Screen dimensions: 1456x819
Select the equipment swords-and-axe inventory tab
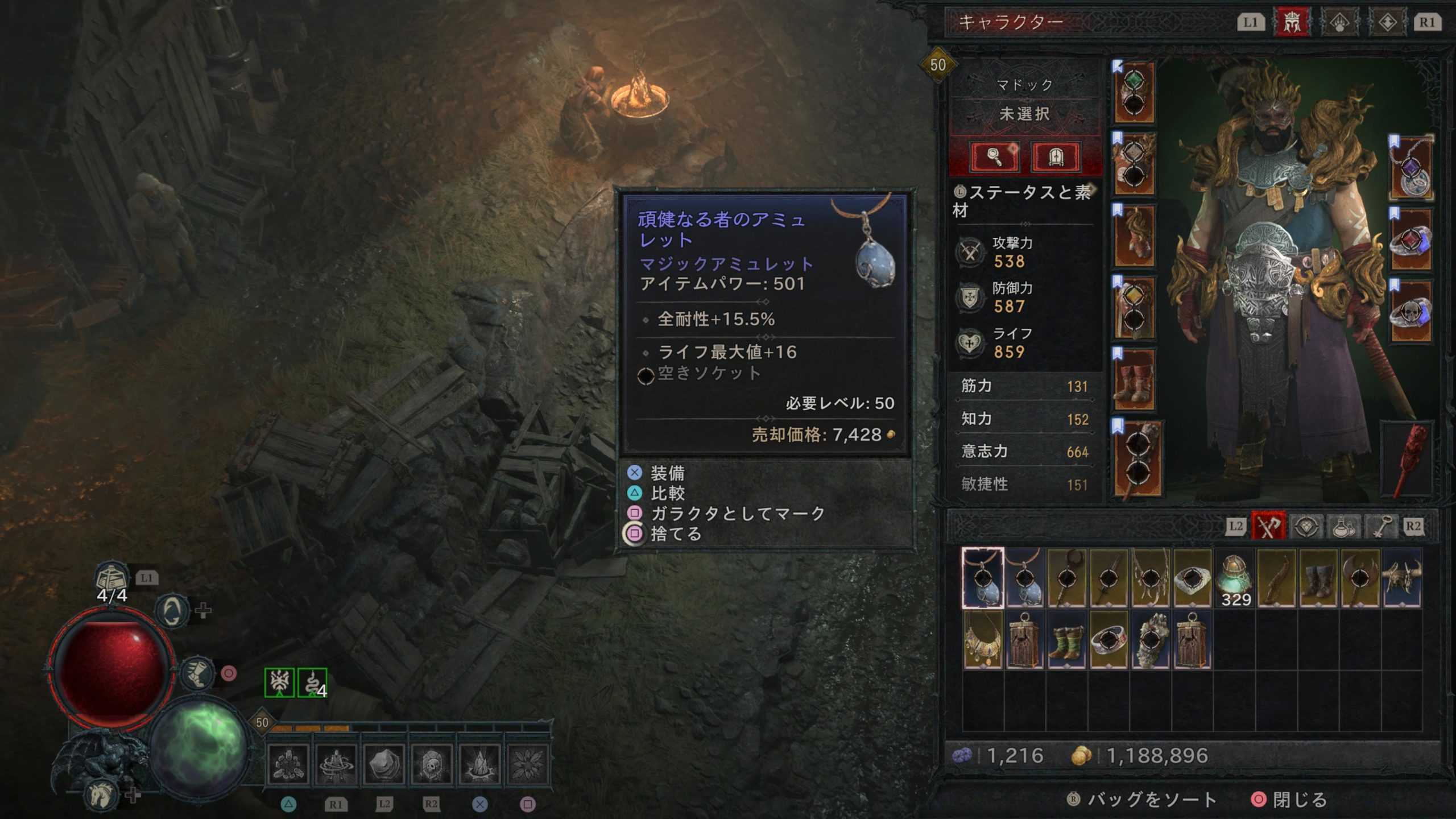click(1268, 527)
